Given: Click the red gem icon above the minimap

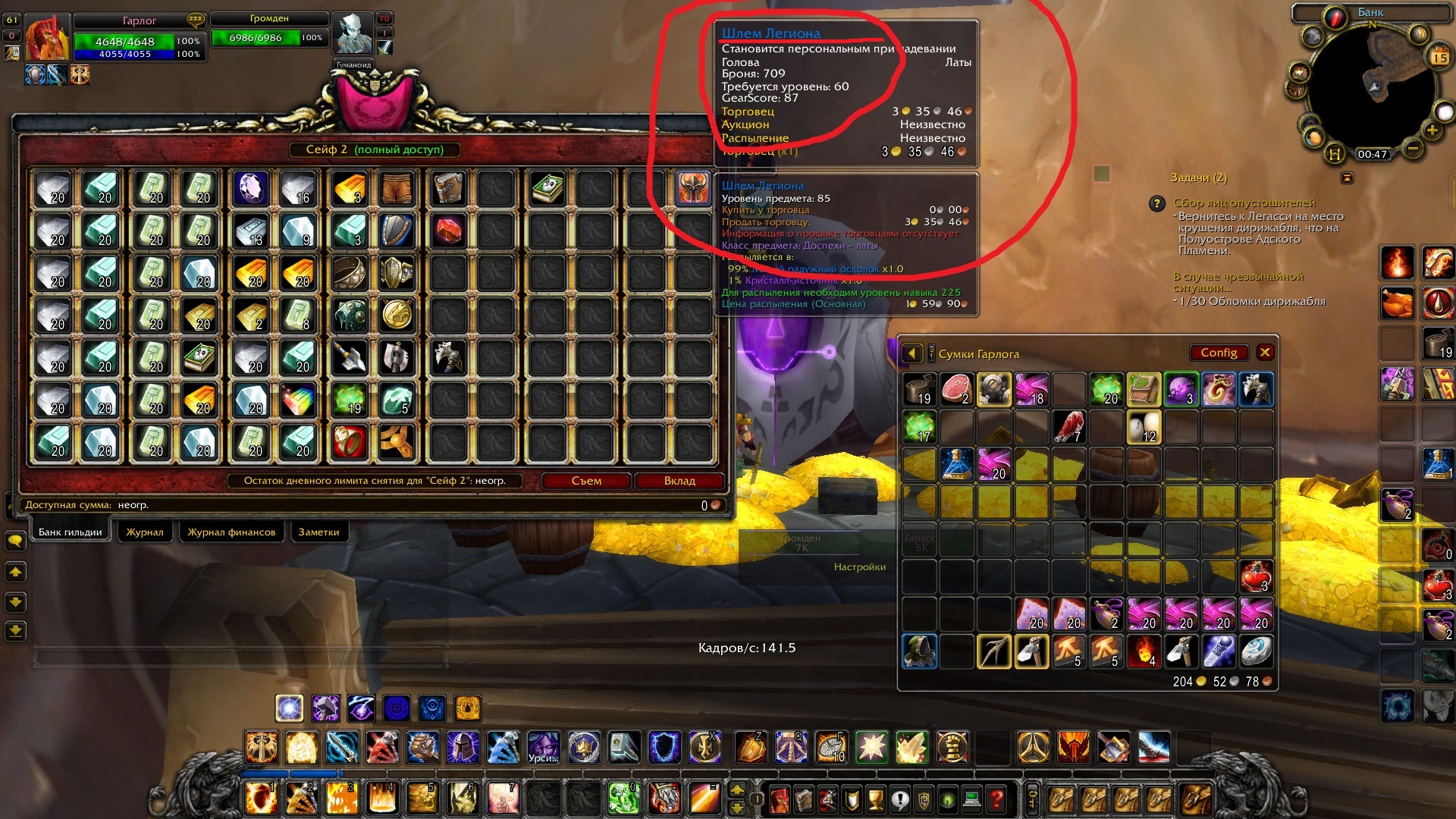Looking at the screenshot, I should pyautogui.click(x=1335, y=17).
